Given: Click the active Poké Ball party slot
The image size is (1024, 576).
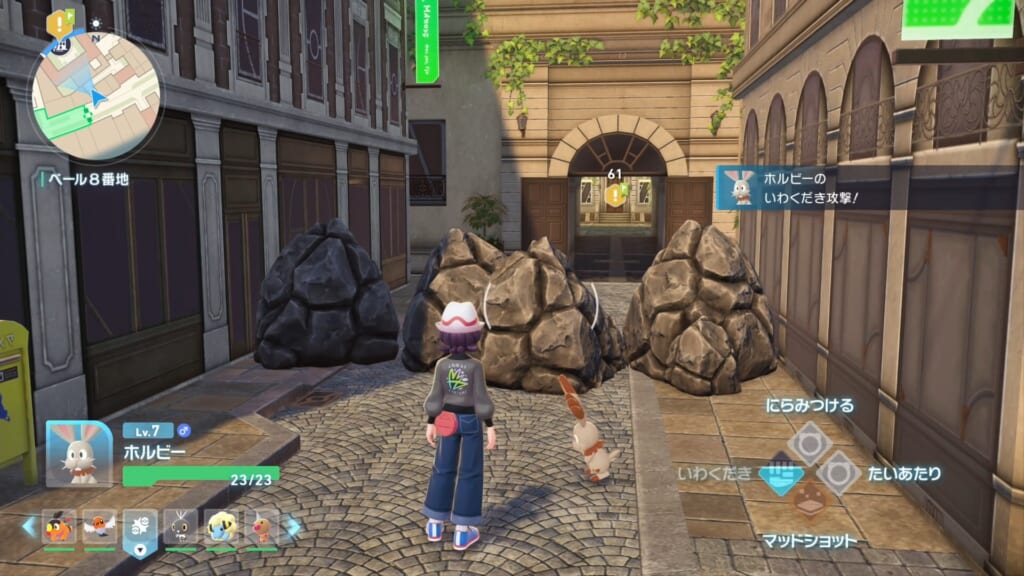Looking at the screenshot, I should 140,527.
